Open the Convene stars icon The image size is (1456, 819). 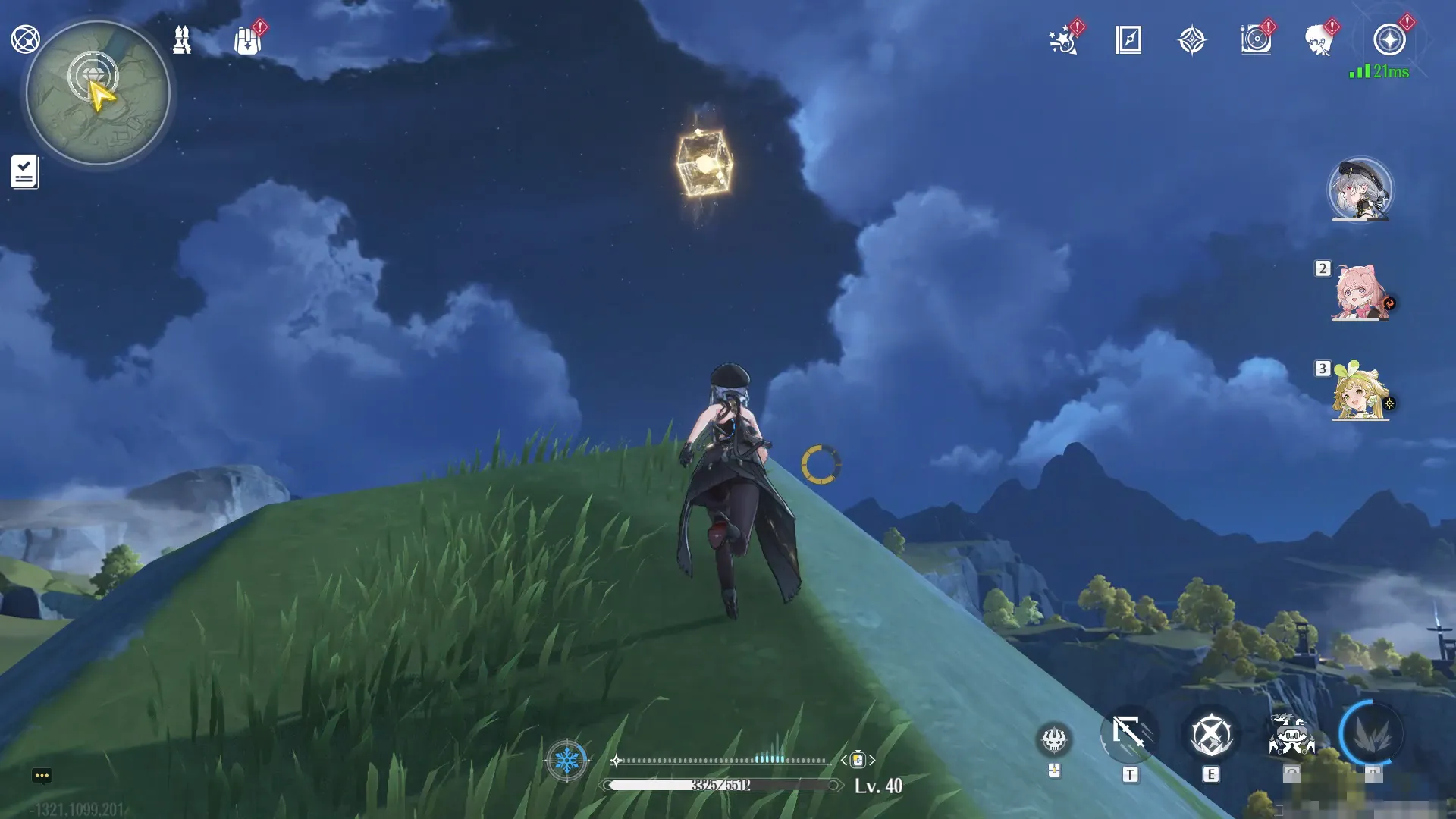(x=1063, y=40)
